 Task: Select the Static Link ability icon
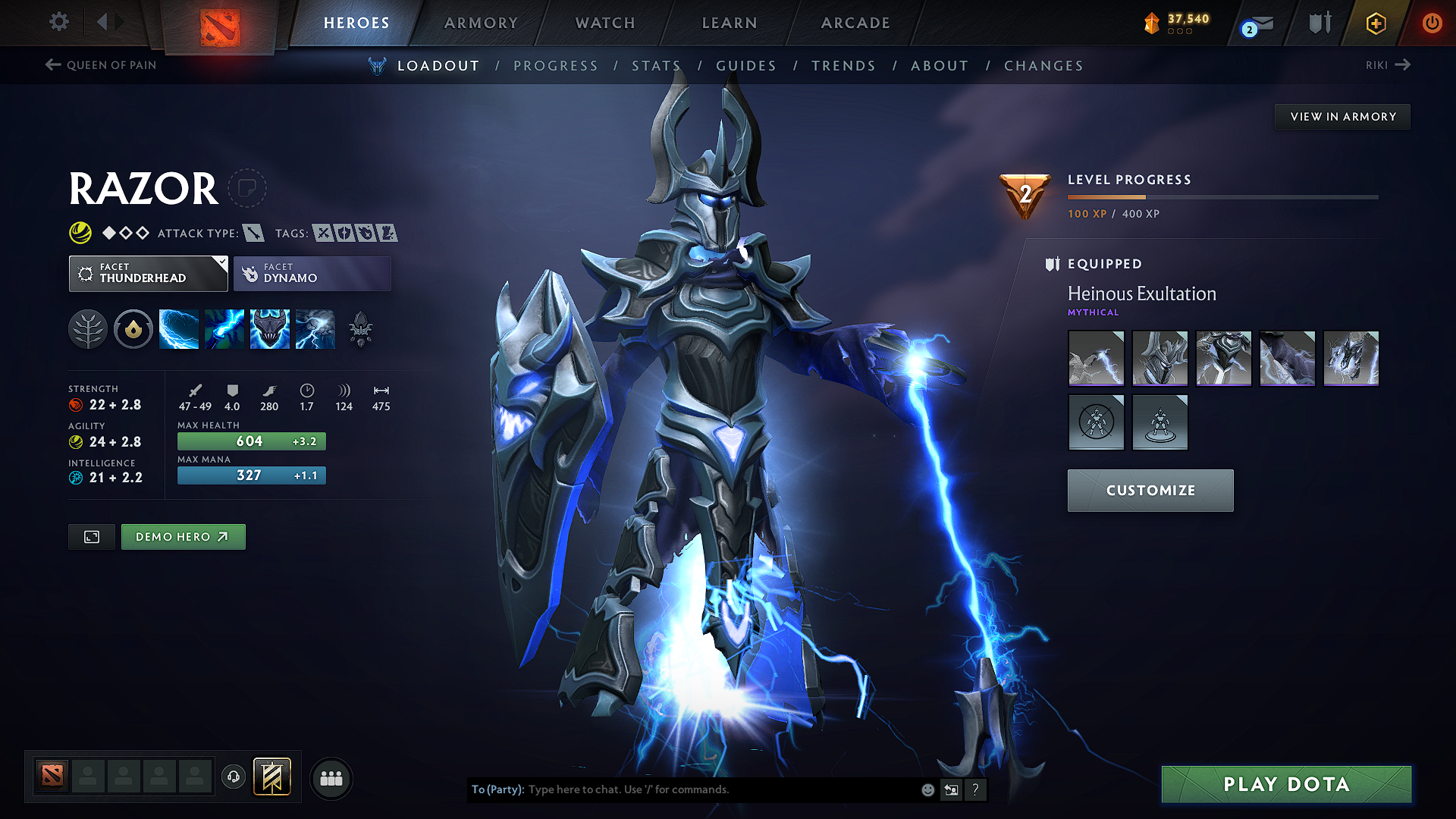coord(224,328)
